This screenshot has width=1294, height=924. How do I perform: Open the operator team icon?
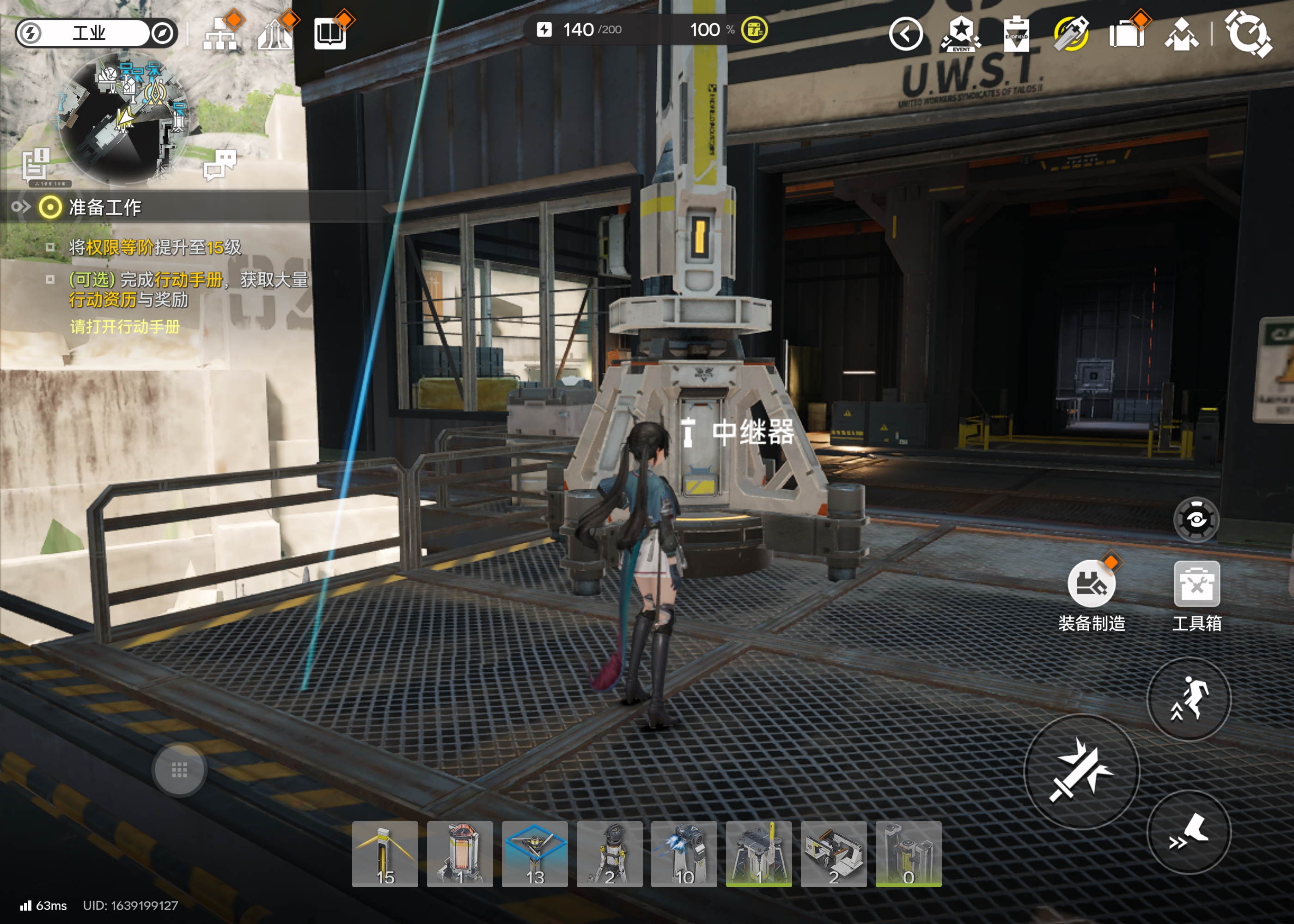[x=1181, y=34]
